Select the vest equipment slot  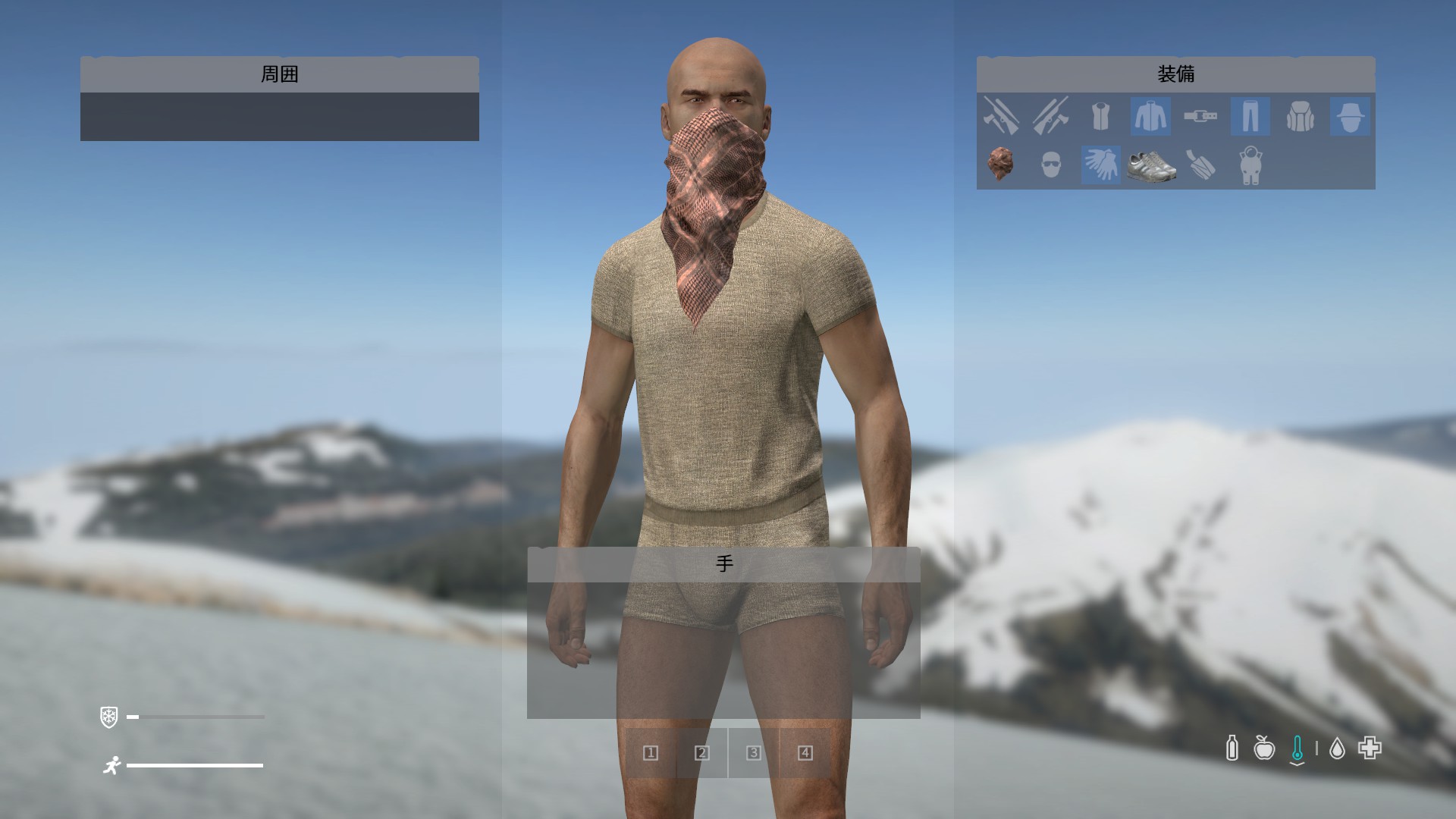1100,117
